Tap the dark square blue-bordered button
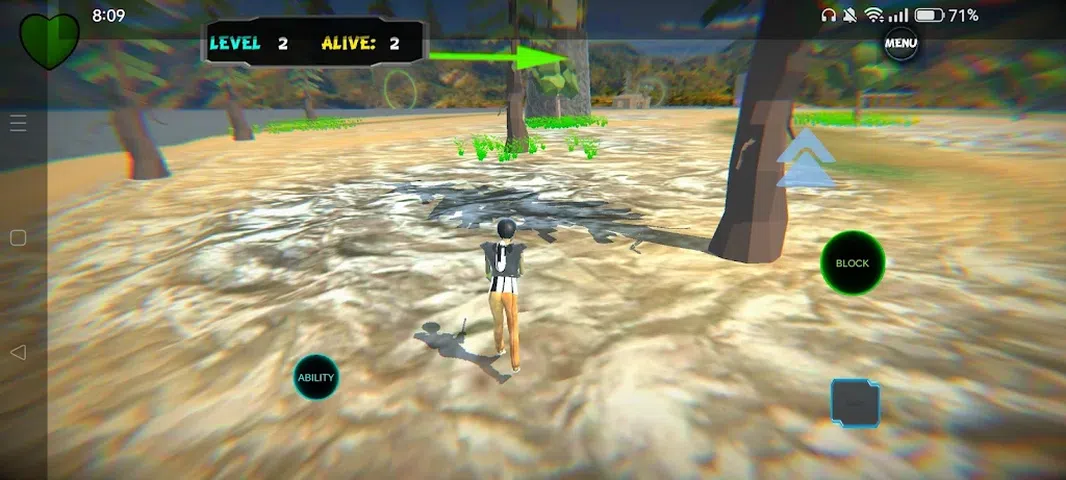Image resolution: width=1066 pixels, height=480 pixels. click(855, 402)
